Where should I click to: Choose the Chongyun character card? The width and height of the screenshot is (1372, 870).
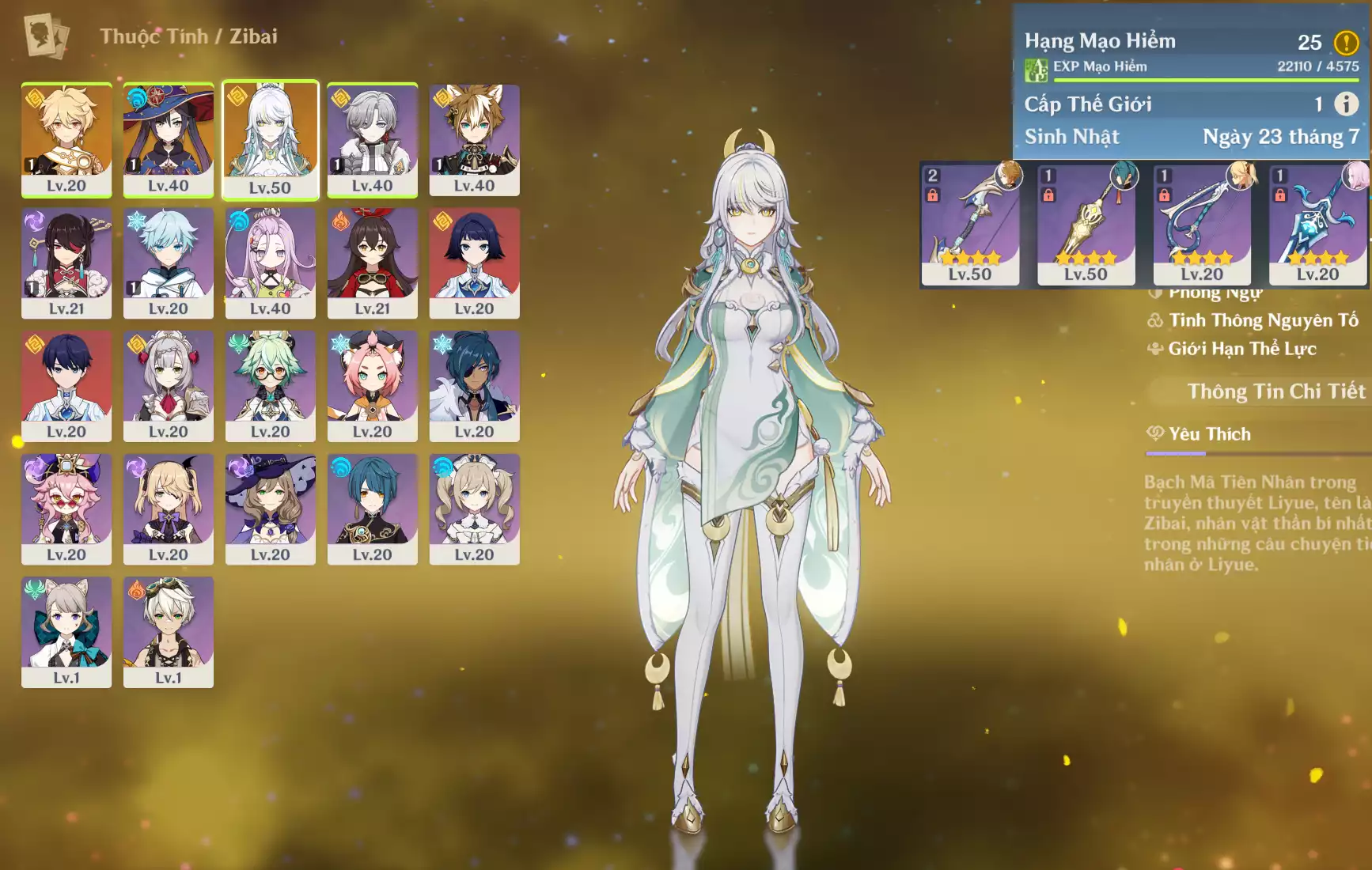(x=168, y=263)
